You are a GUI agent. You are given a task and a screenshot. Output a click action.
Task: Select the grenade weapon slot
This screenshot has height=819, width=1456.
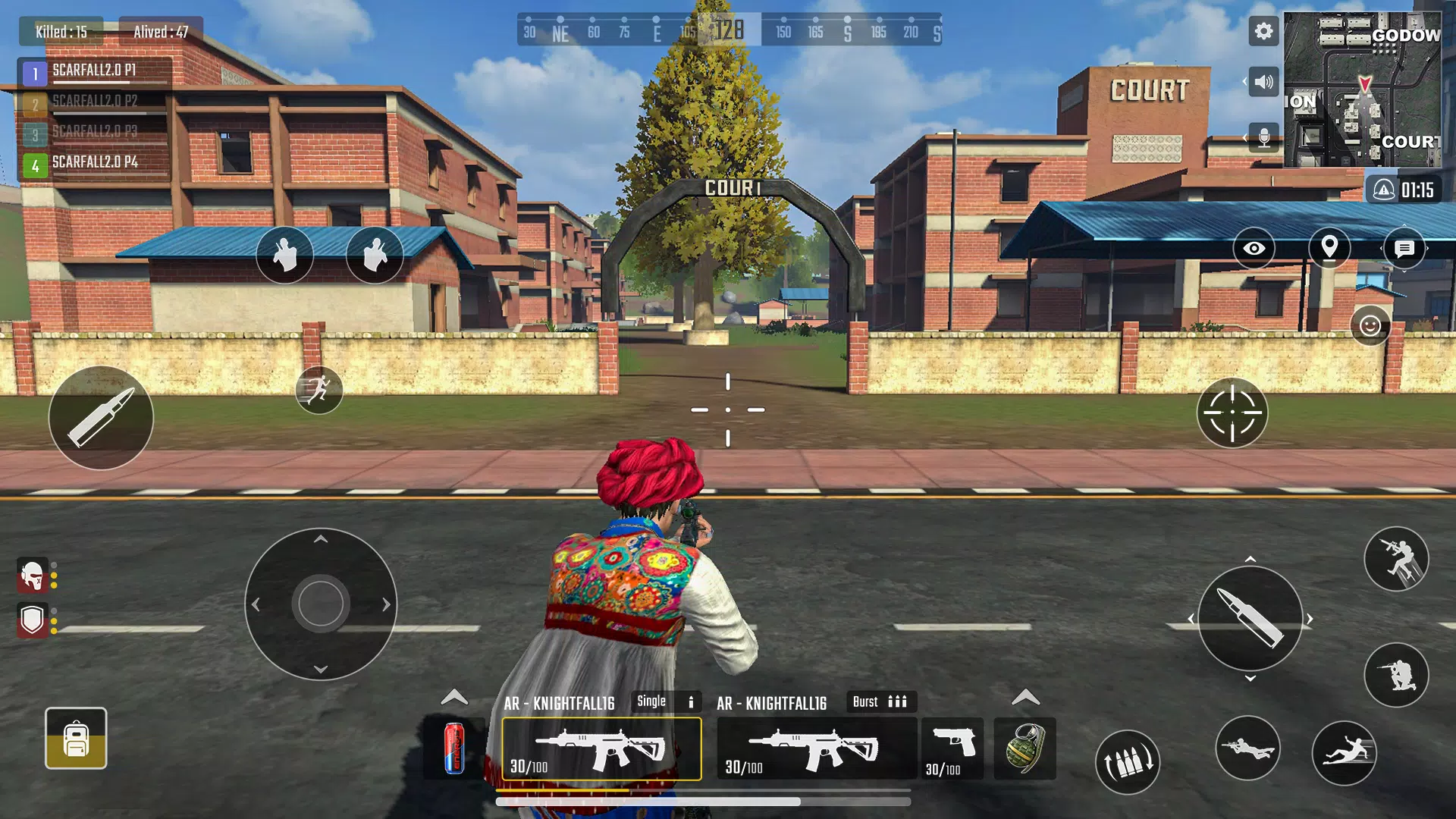pyautogui.click(x=1025, y=749)
